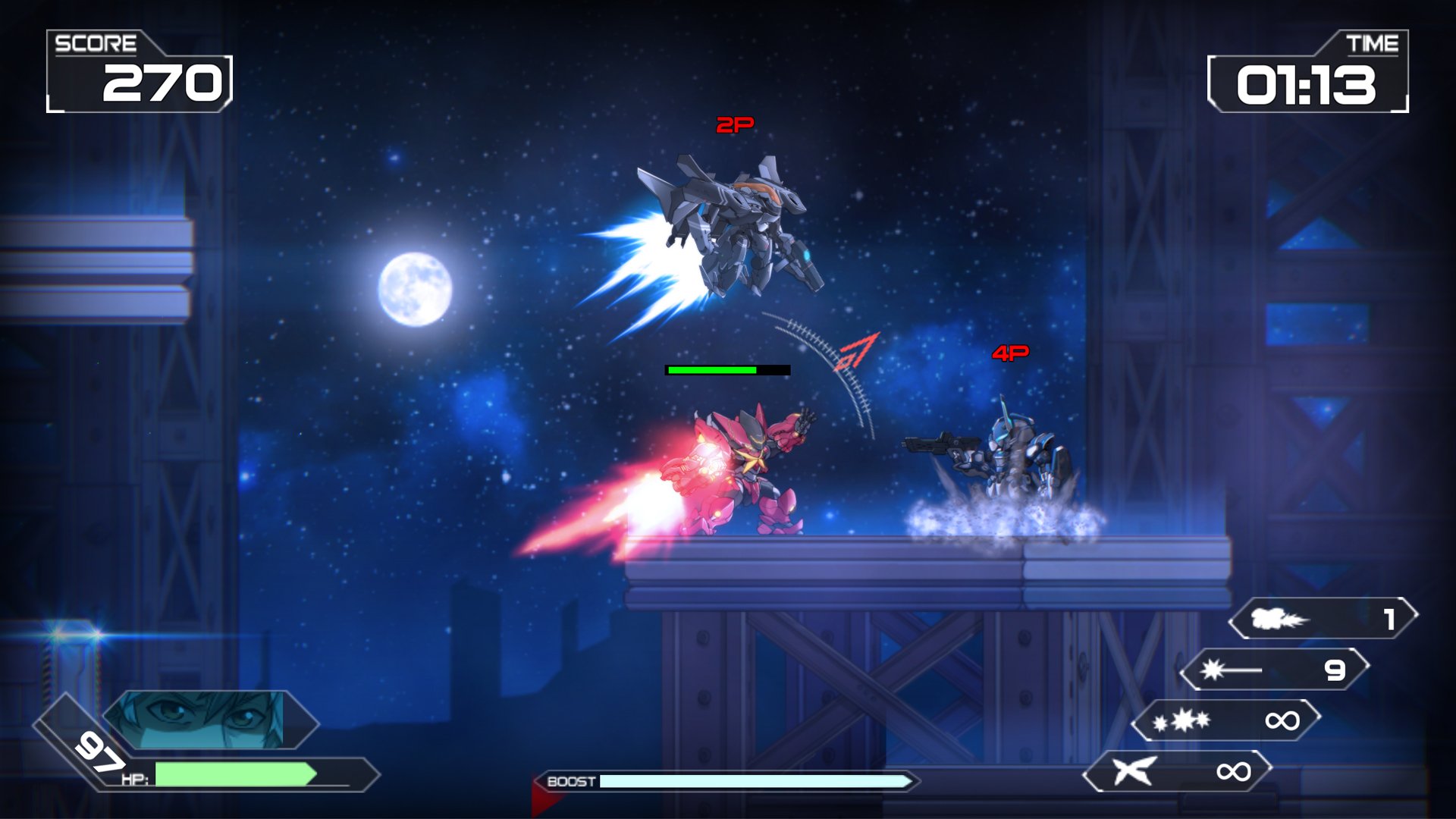Screen dimensions: 1456x819
Task: Click the 4P player name tag
Action: click(x=1009, y=353)
